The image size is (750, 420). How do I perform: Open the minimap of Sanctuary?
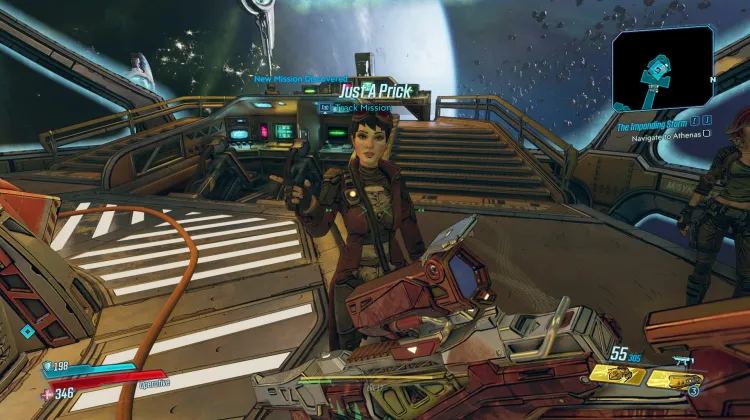(662, 68)
